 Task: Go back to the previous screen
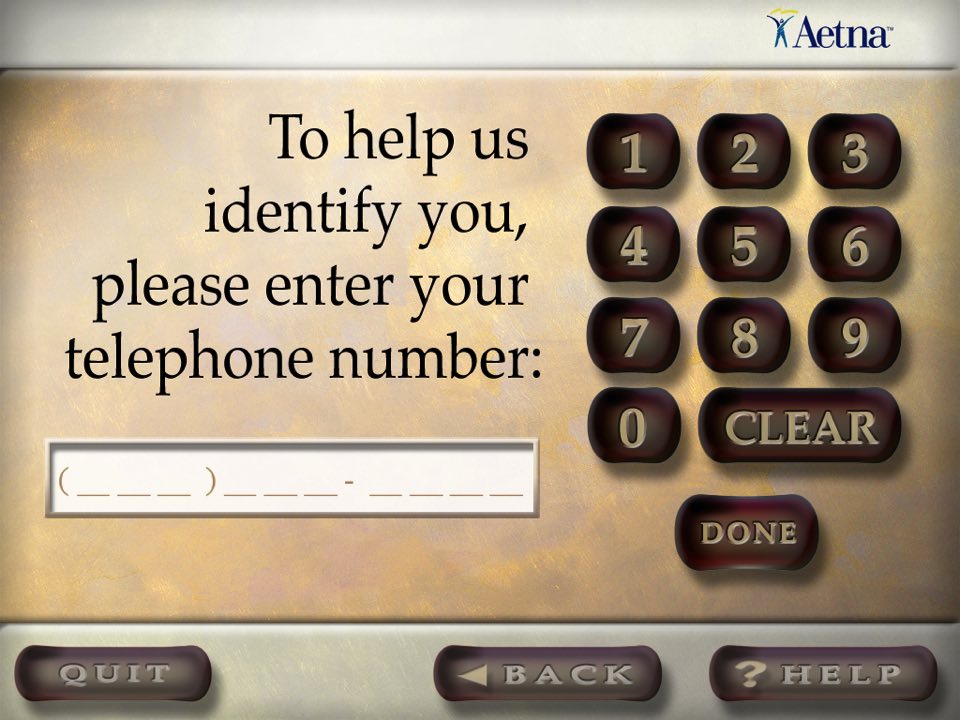point(547,673)
